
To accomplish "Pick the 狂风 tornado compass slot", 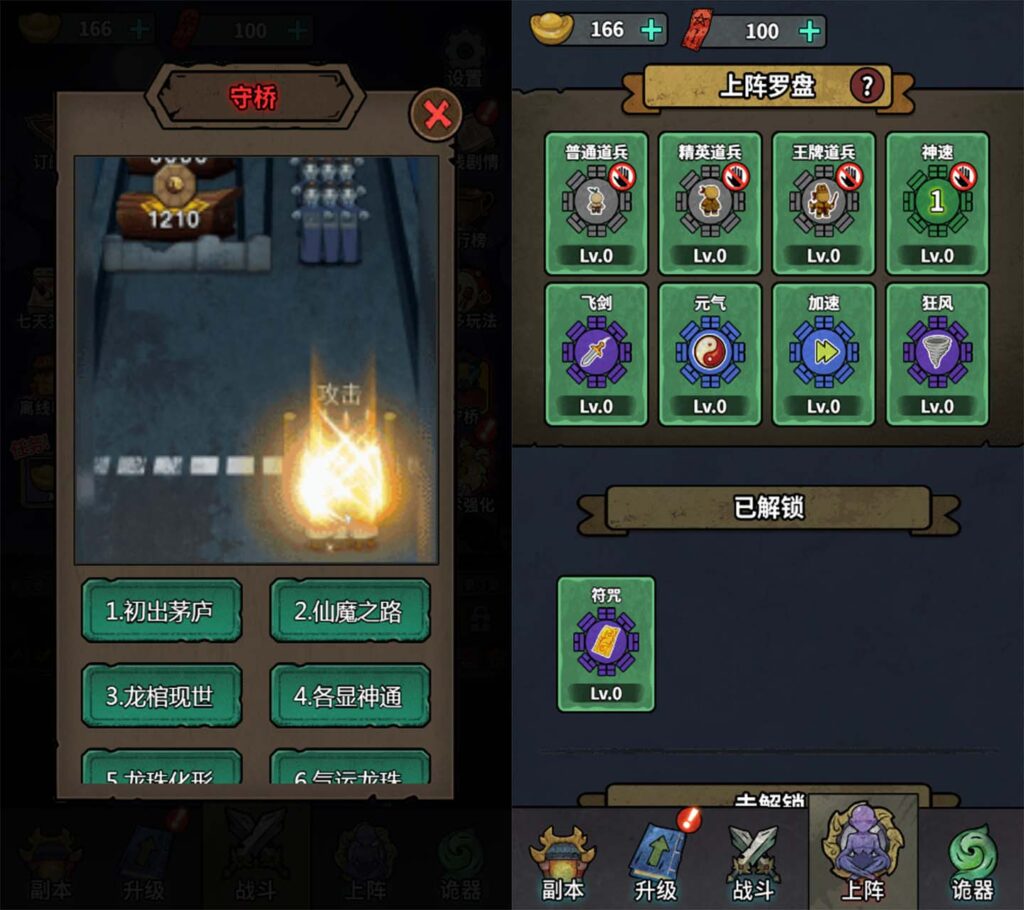I will click(936, 354).
